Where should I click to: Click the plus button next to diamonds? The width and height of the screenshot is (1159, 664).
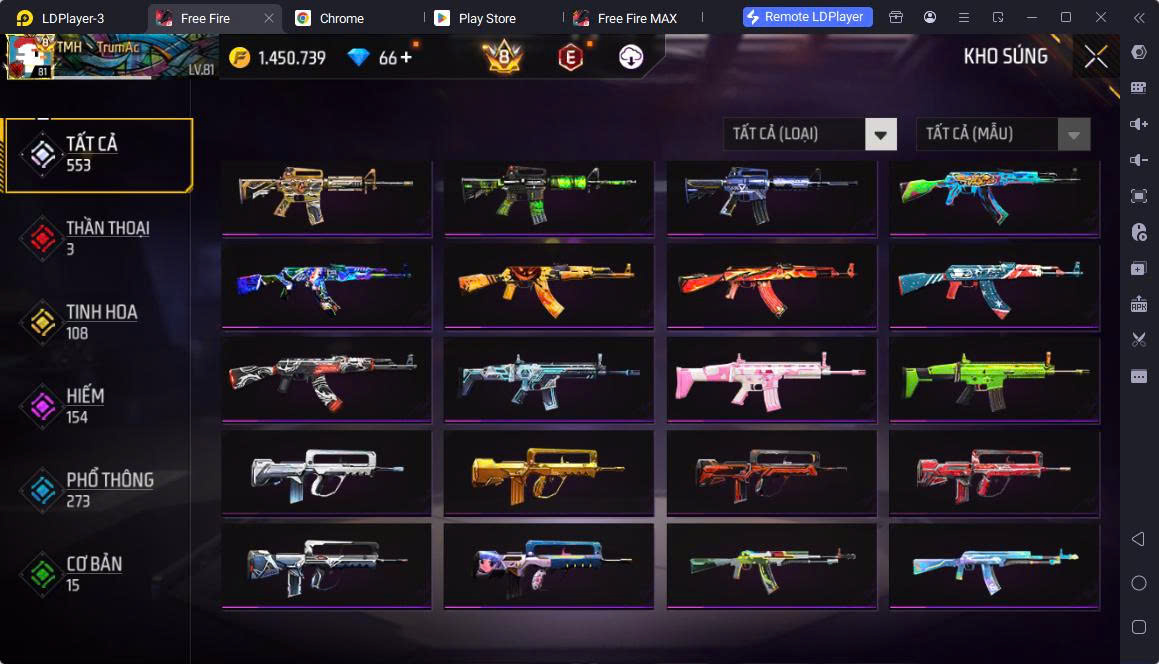(x=406, y=57)
